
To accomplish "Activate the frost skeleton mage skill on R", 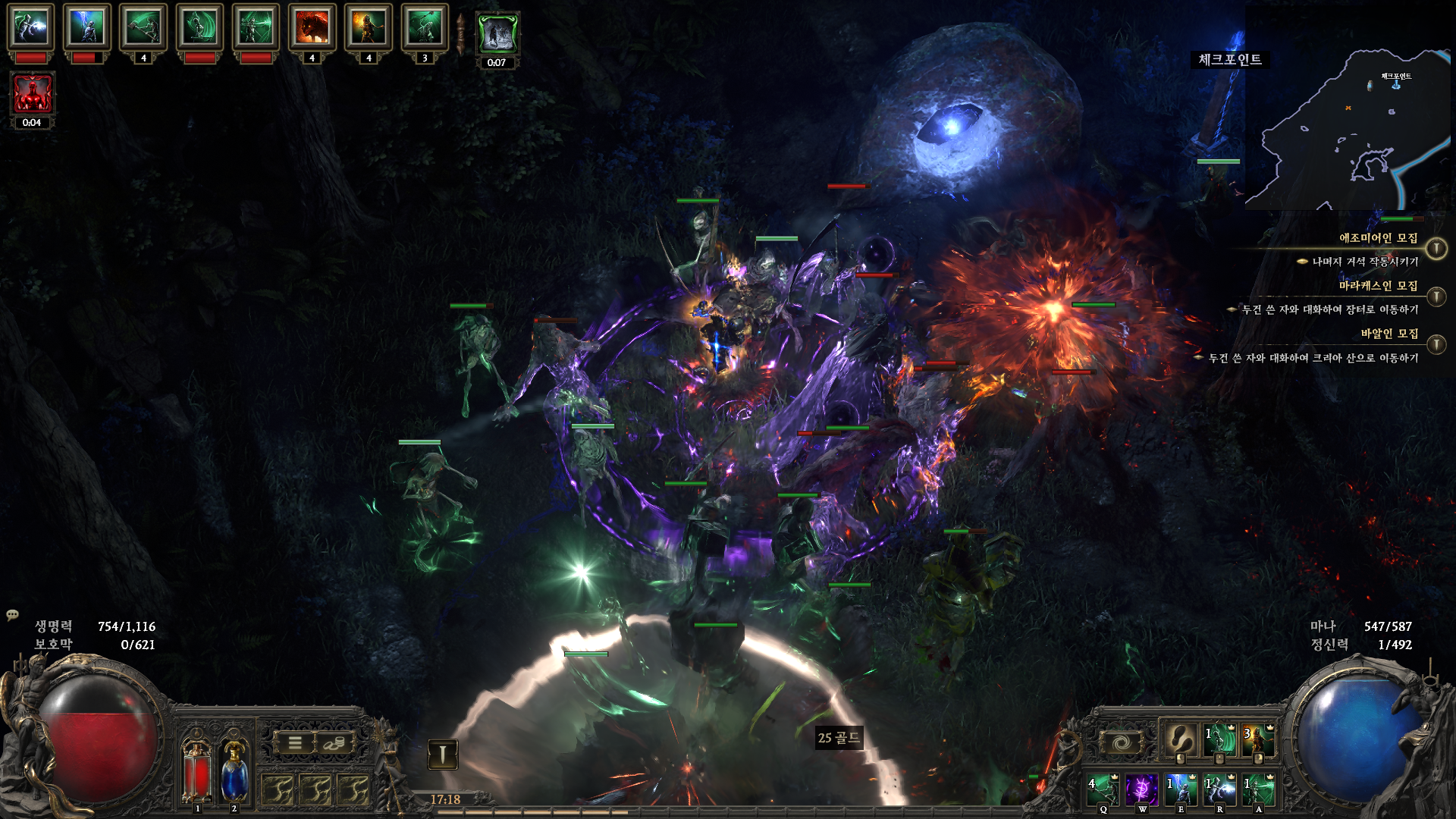I will (x=1219, y=789).
